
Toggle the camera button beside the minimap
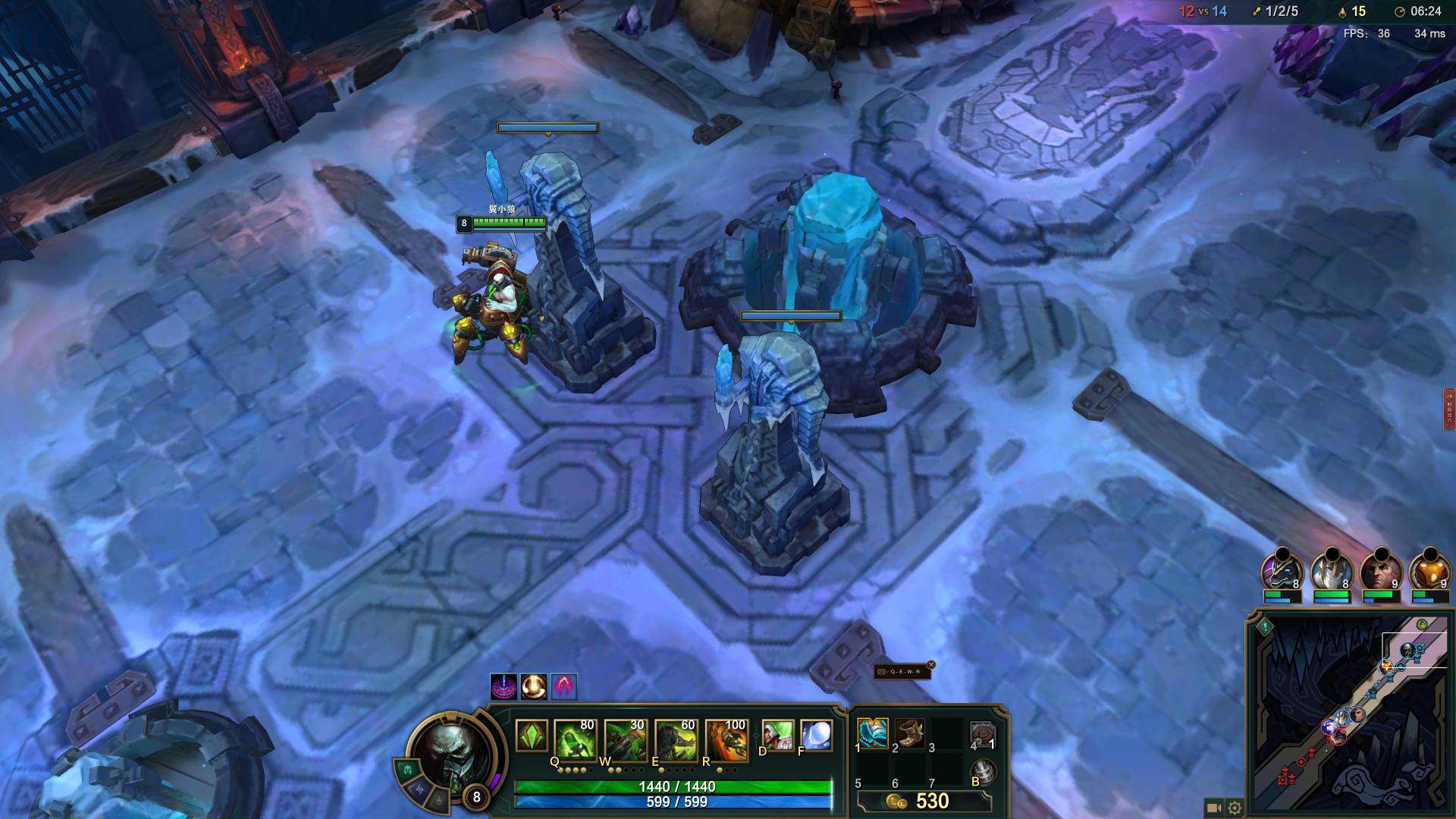click(x=1213, y=808)
